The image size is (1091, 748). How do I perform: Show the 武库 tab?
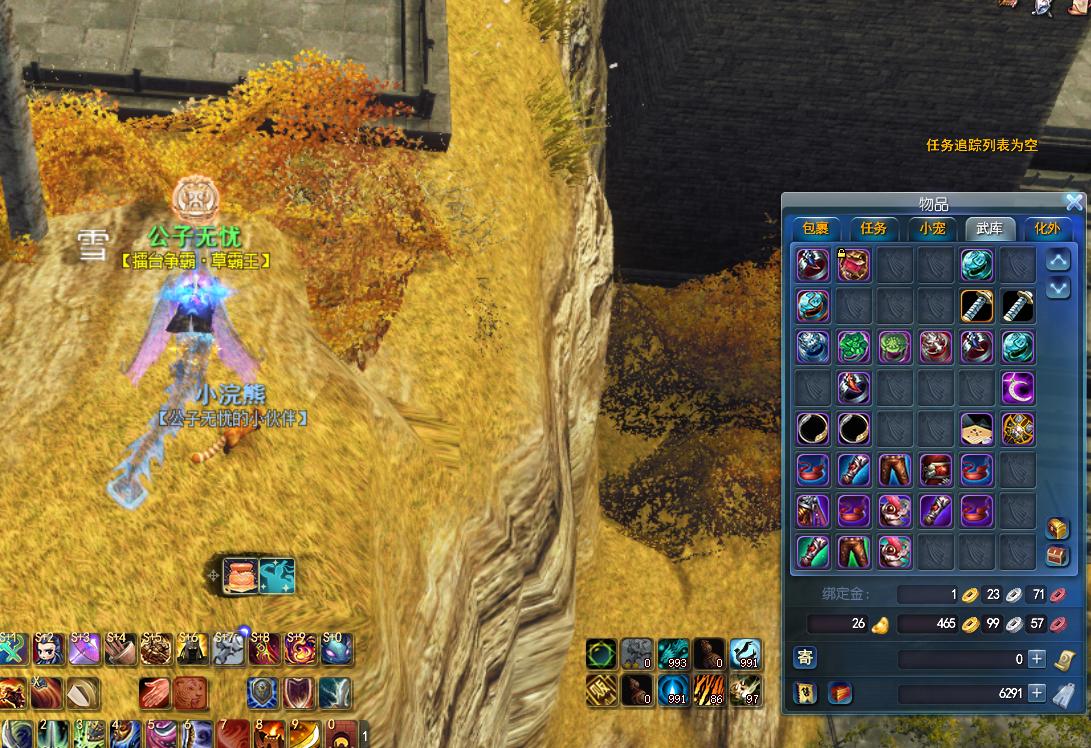point(991,228)
